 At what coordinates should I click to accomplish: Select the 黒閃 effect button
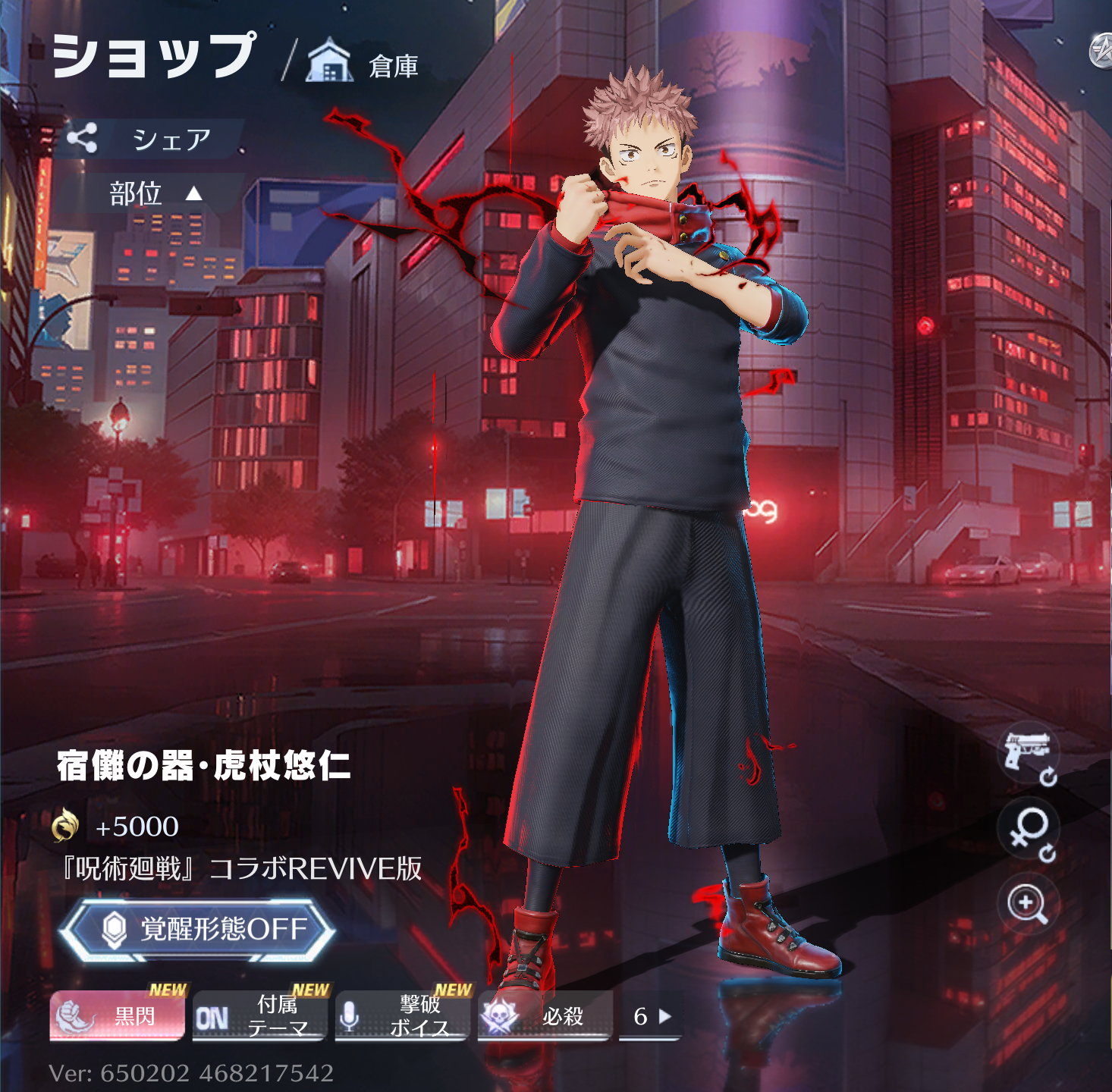[x=118, y=1015]
